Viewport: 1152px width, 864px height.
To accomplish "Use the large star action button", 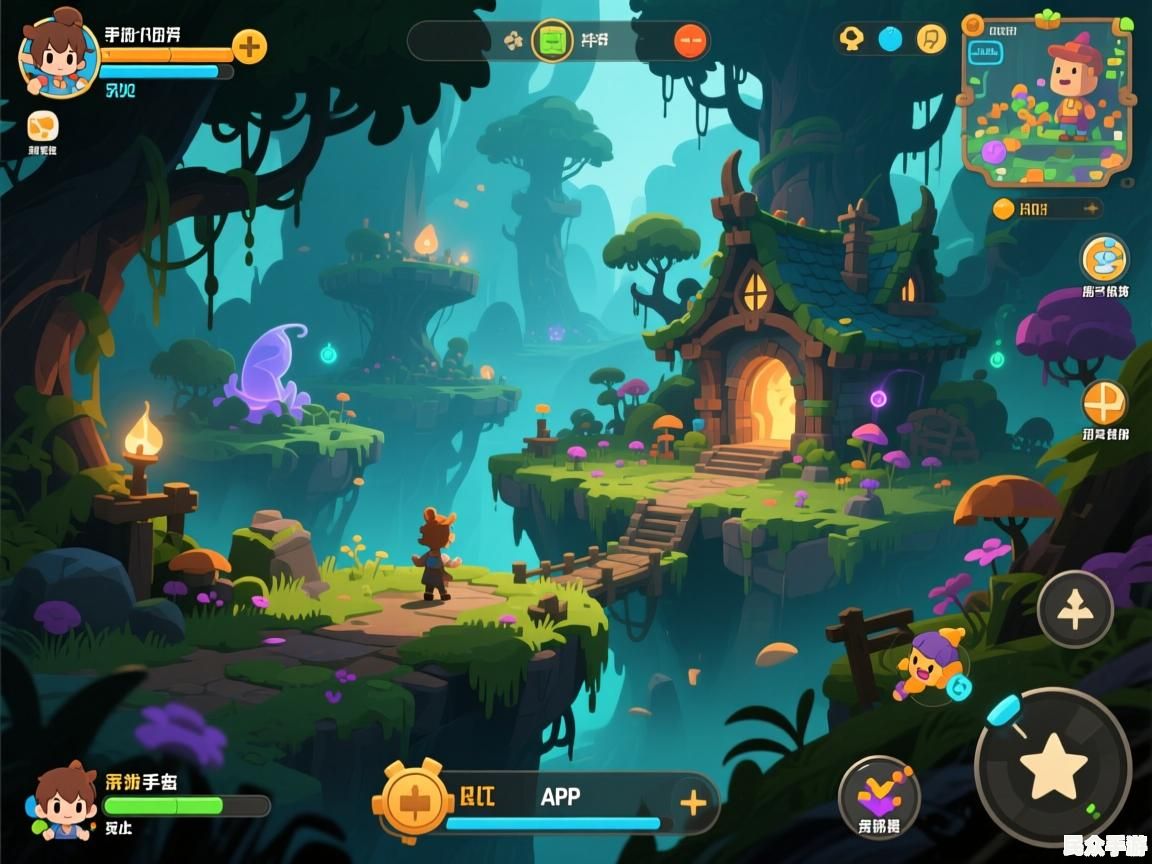I will point(1053,766).
